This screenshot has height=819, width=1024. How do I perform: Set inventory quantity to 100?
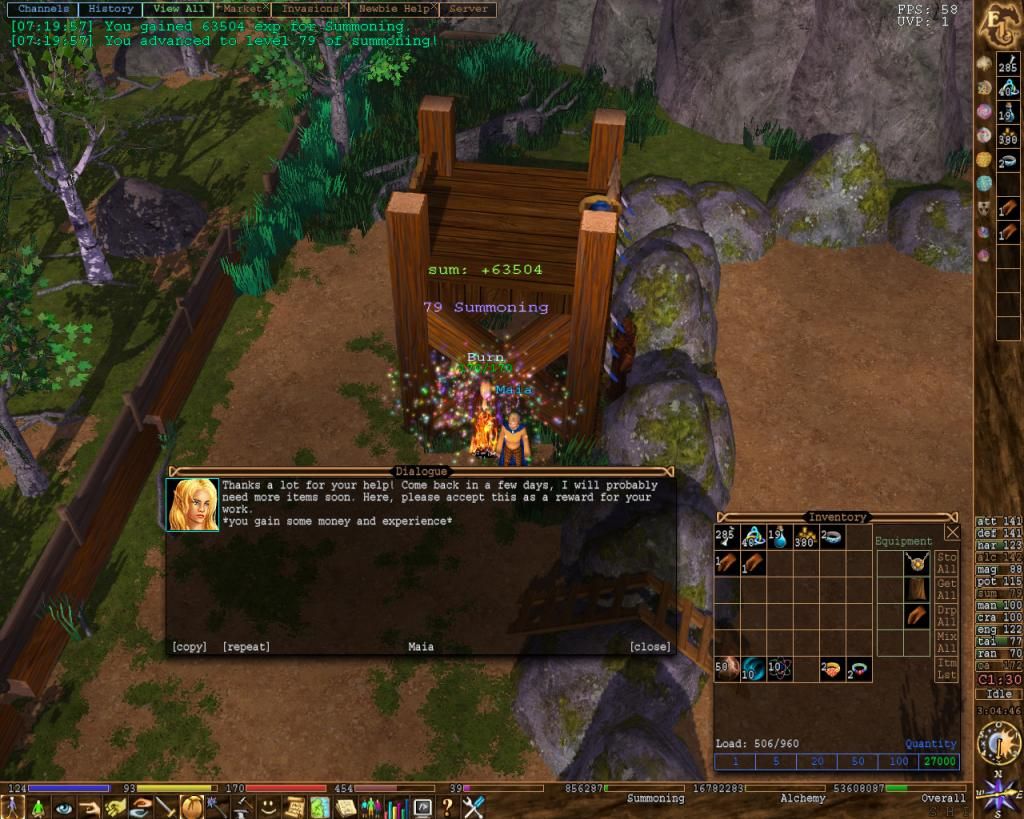coord(898,762)
